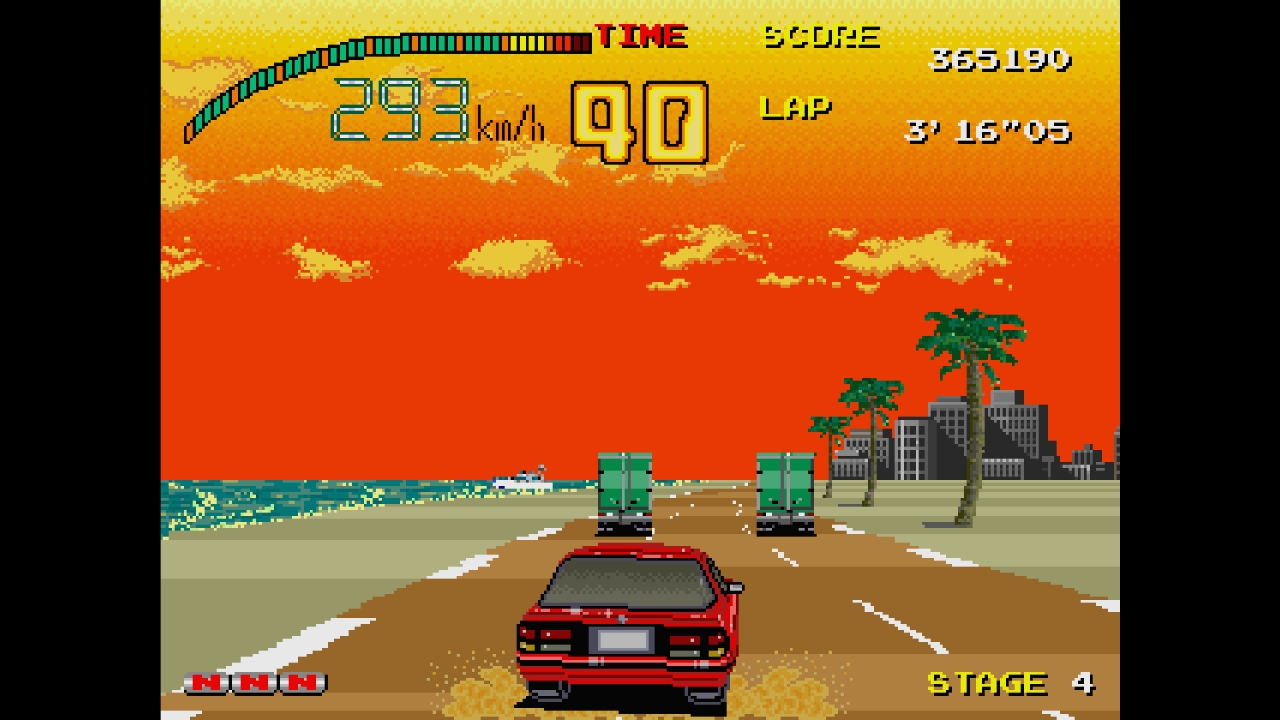Select the LAP label
This screenshot has width=1280, height=720.
pos(797,108)
